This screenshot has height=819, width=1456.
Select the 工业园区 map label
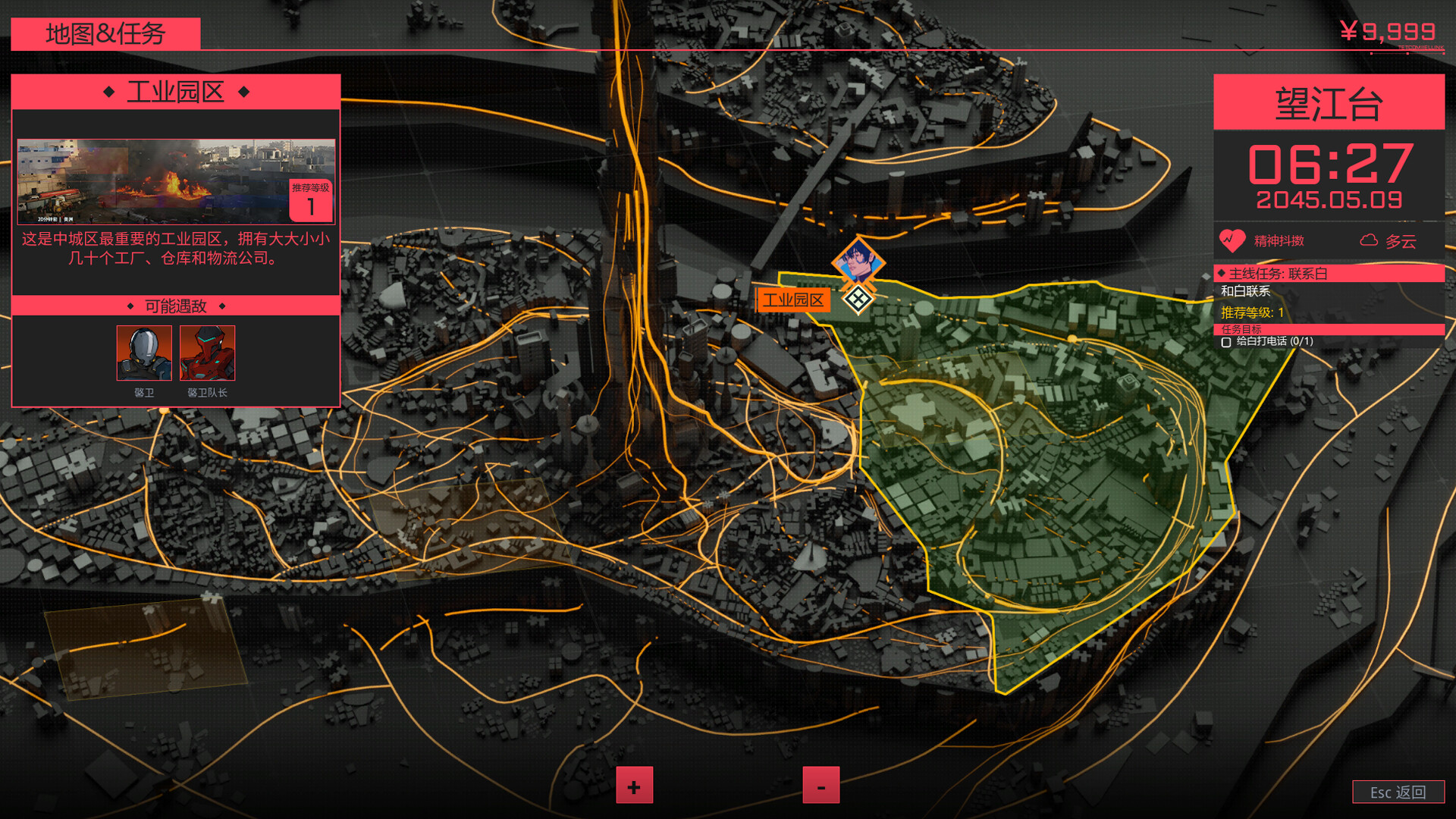[793, 300]
